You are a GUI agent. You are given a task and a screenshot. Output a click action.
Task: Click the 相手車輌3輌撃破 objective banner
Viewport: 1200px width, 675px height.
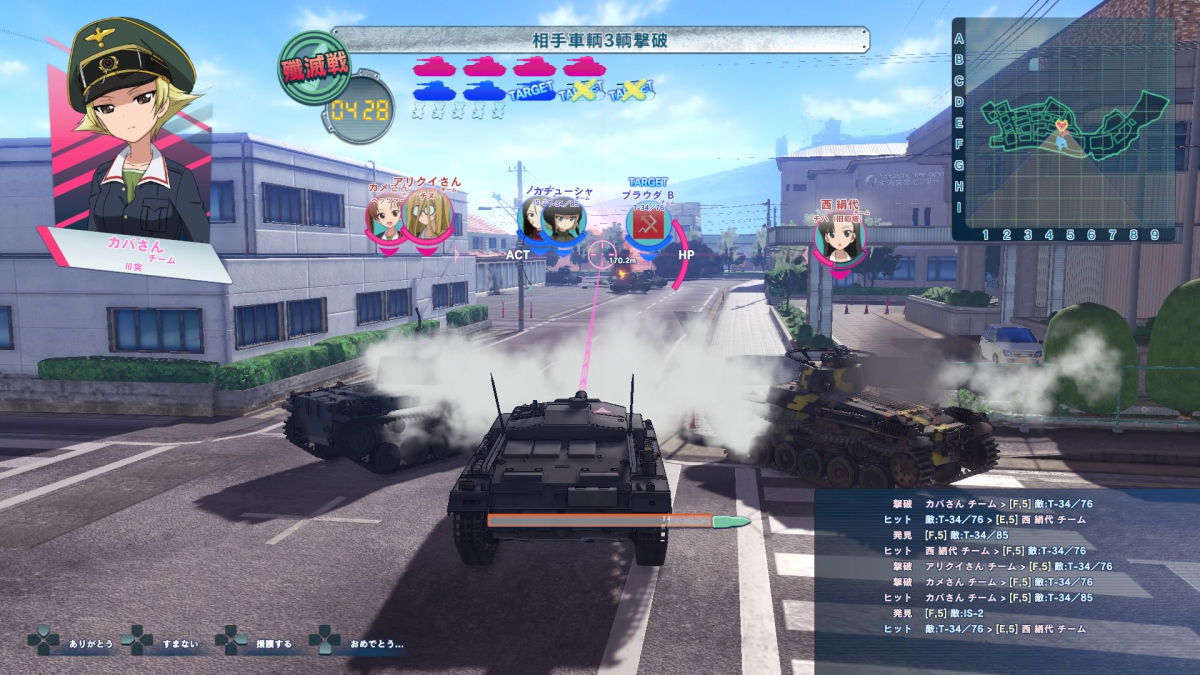(x=600, y=40)
